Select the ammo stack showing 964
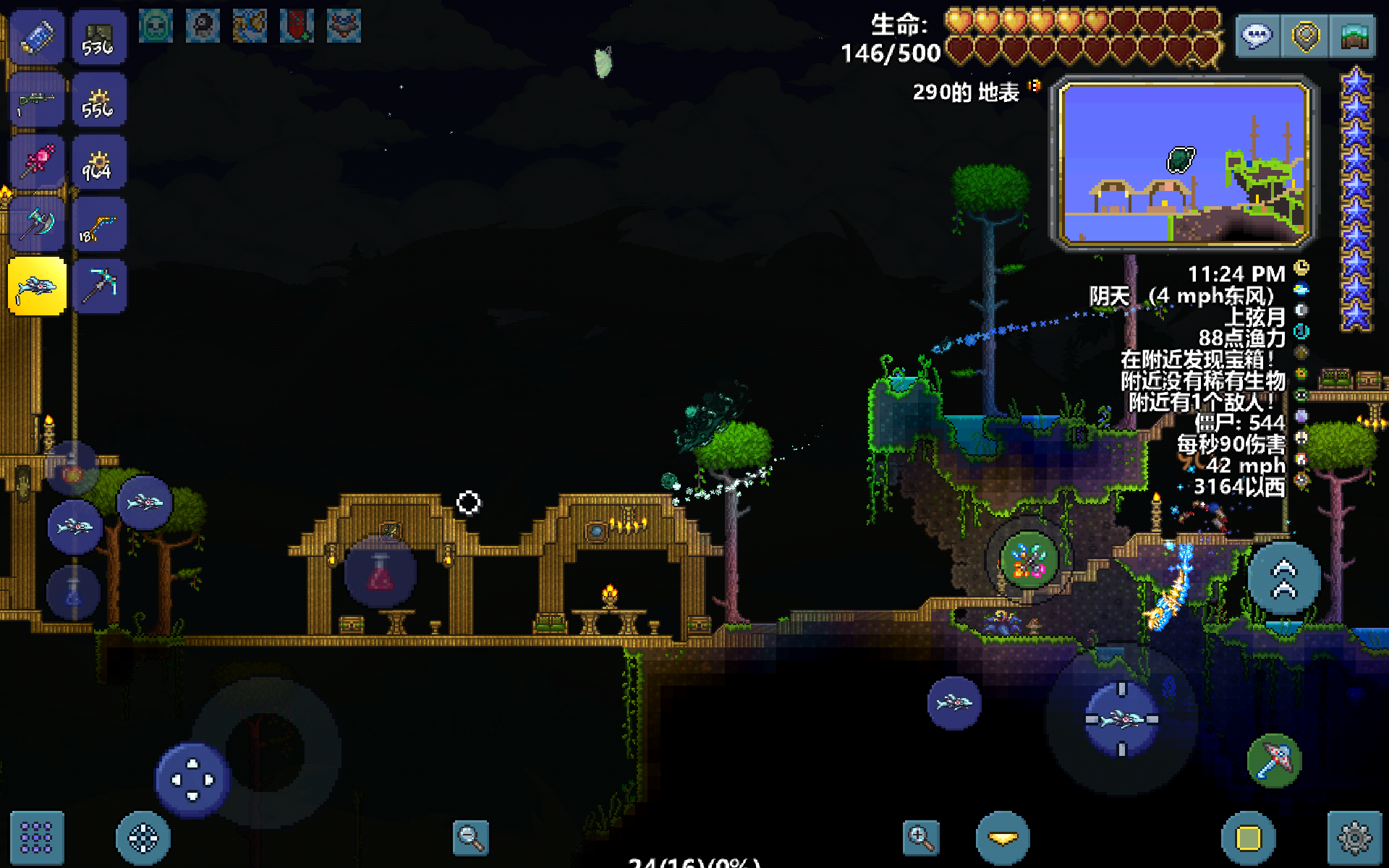 99,163
